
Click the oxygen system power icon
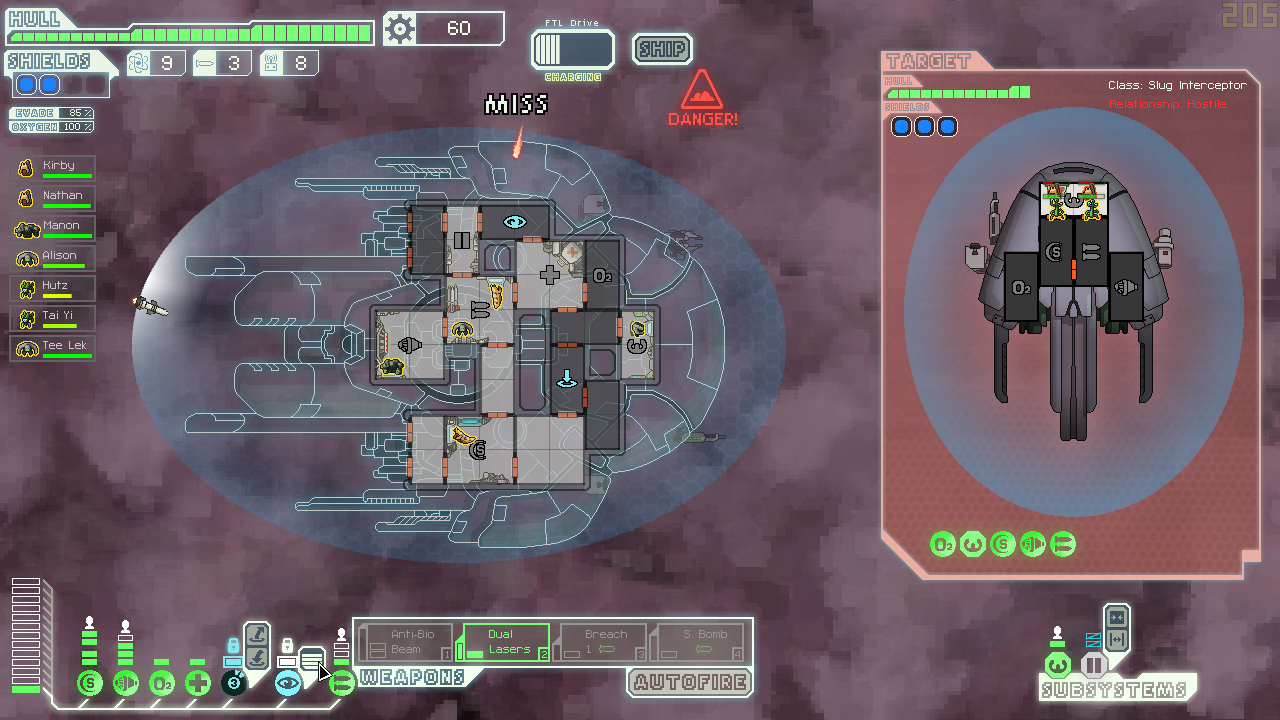tap(162, 684)
